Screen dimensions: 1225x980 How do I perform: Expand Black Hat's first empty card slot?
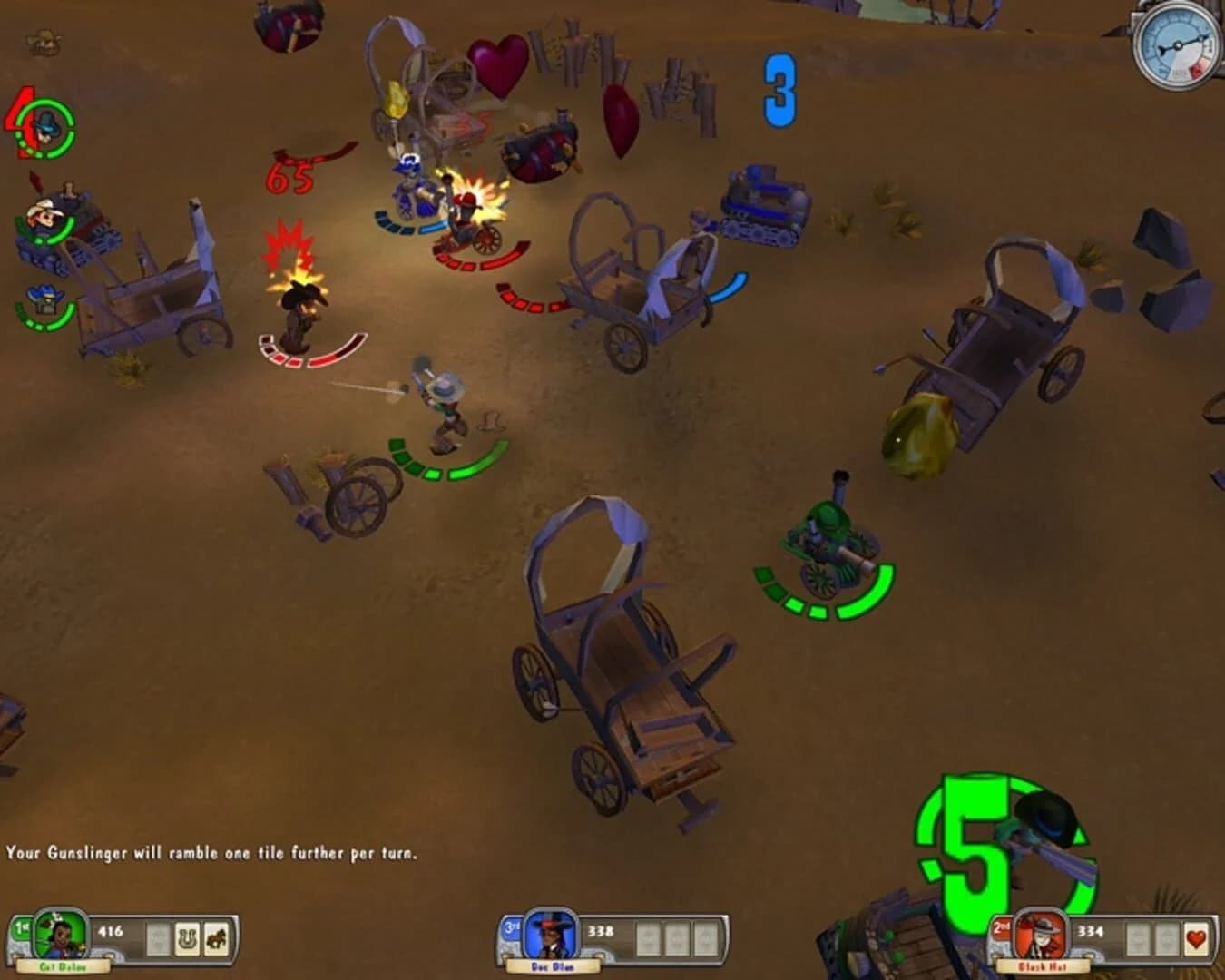1140,937
